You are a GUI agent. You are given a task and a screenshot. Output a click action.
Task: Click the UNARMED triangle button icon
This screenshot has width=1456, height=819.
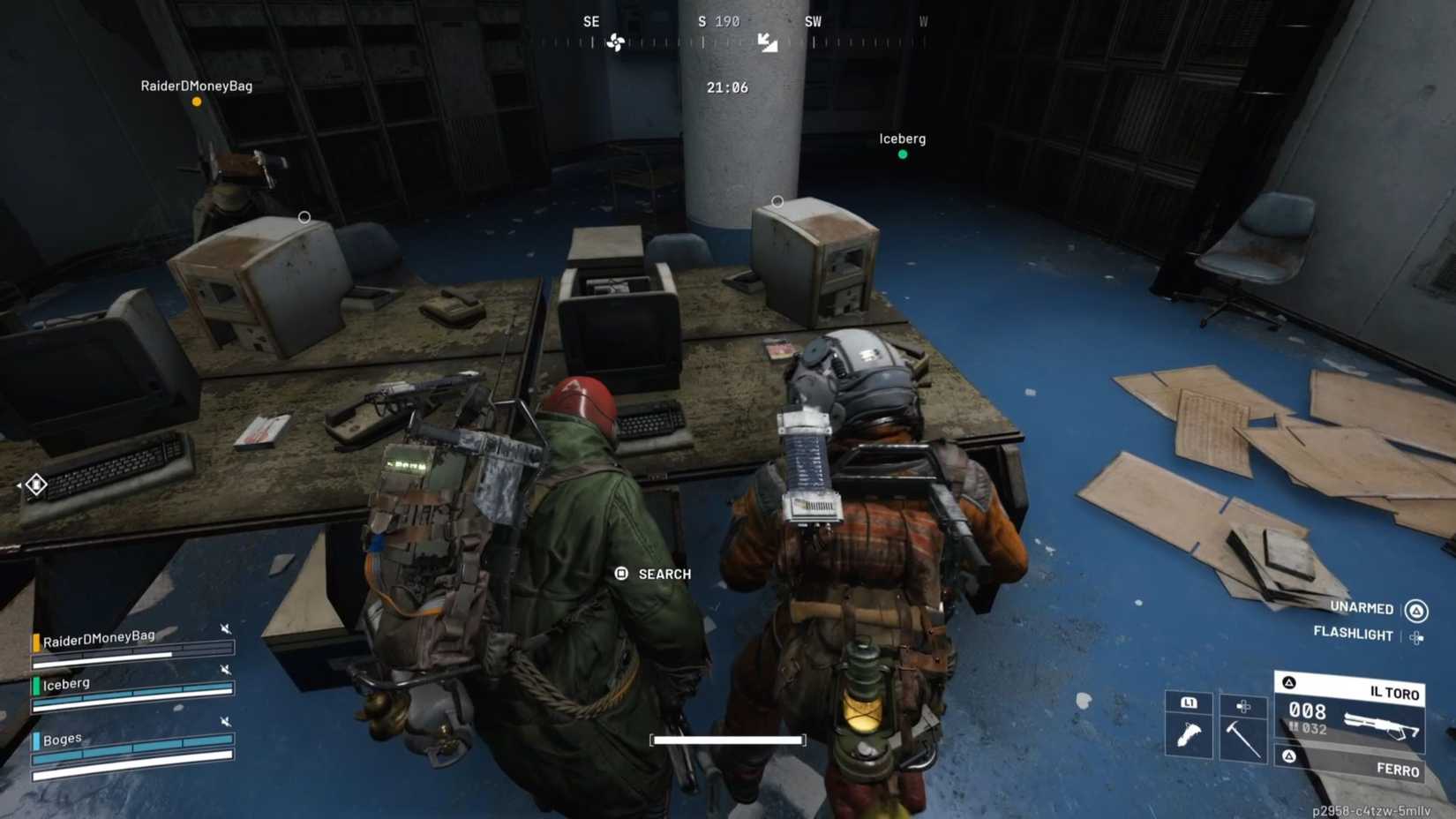coord(1418,609)
